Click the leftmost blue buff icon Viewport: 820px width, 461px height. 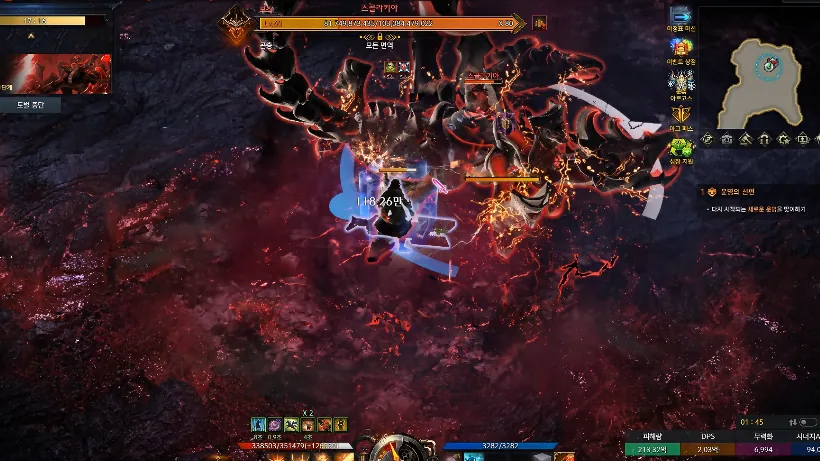coord(258,425)
